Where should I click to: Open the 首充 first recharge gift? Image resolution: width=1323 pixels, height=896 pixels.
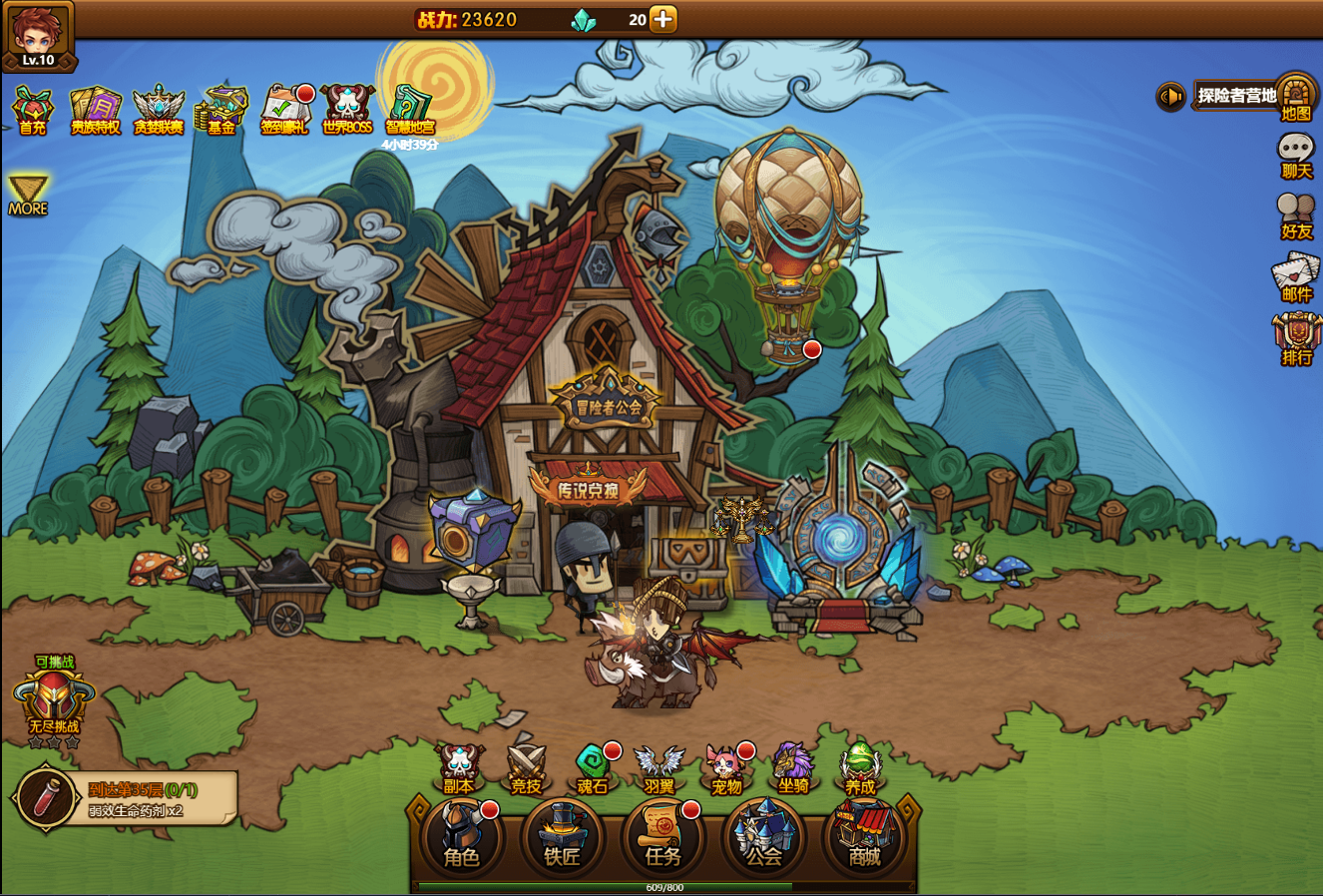32,108
